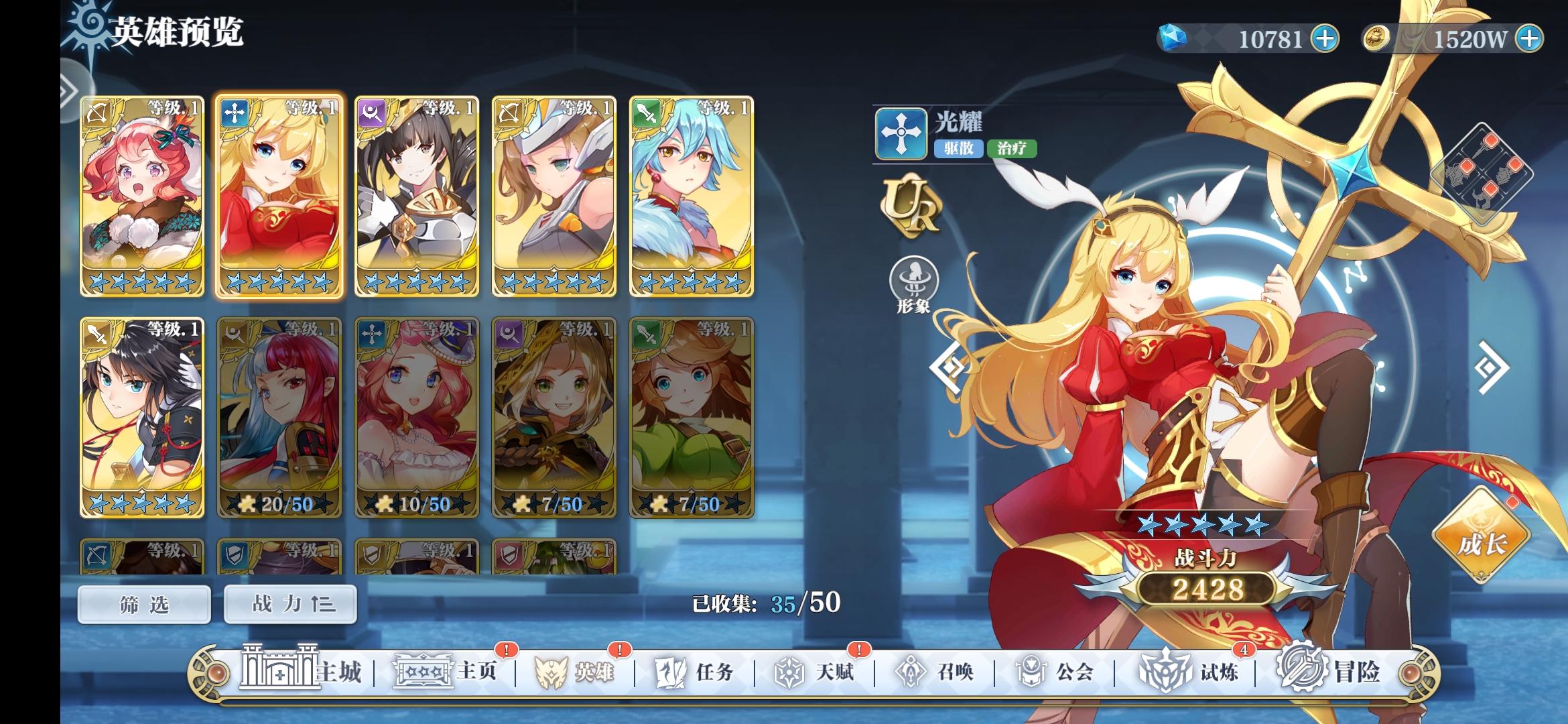The width and height of the screenshot is (1568, 724).
Task: Open the 筛选 filter options
Action: tap(144, 604)
